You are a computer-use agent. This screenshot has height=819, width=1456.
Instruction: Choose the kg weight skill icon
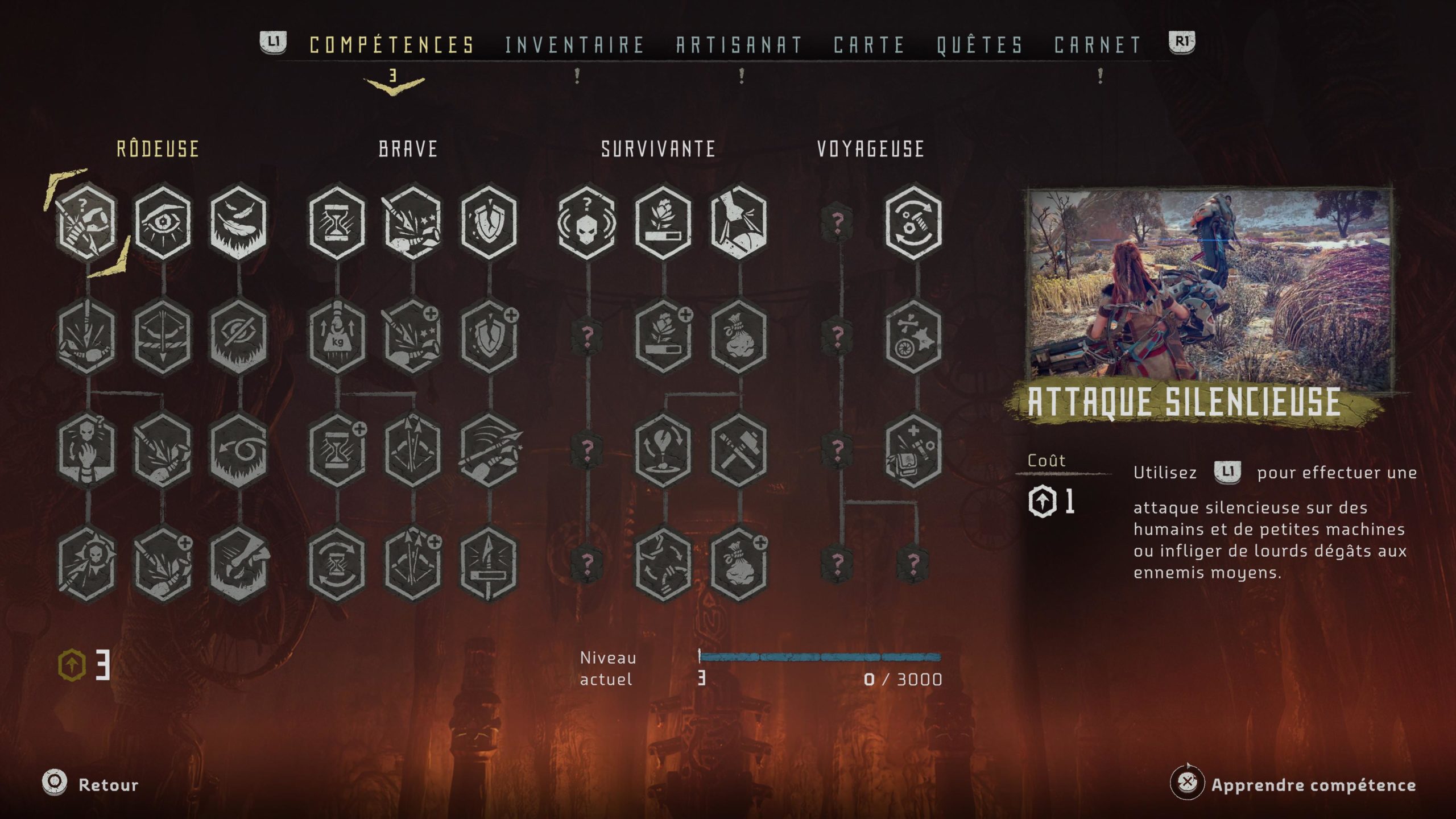337,337
